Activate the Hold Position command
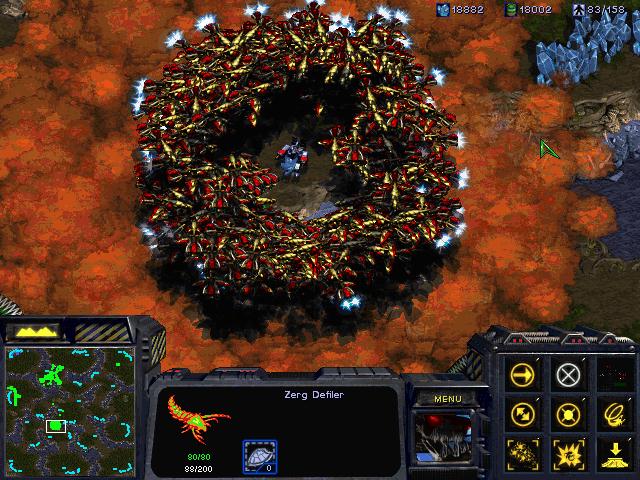This screenshot has height=480, width=640. (x=568, y=413)
